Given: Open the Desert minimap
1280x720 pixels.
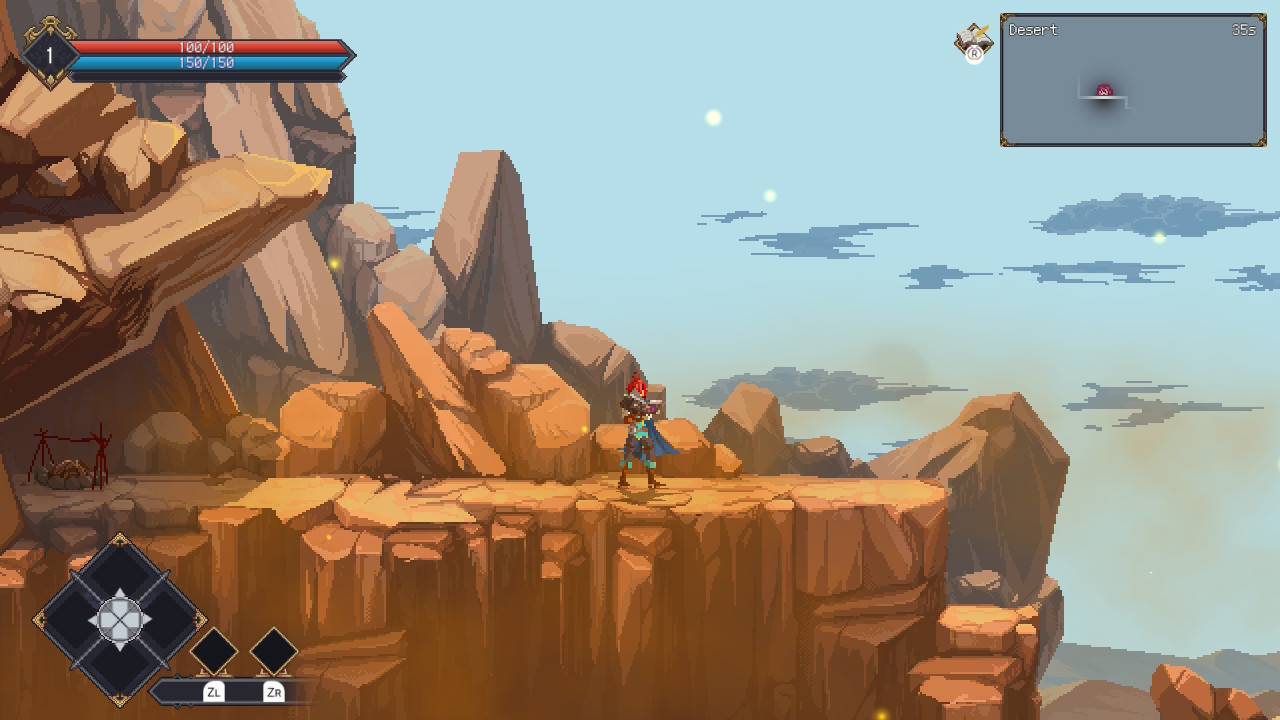Looking at the screenshot, I should click(1132, 80).
